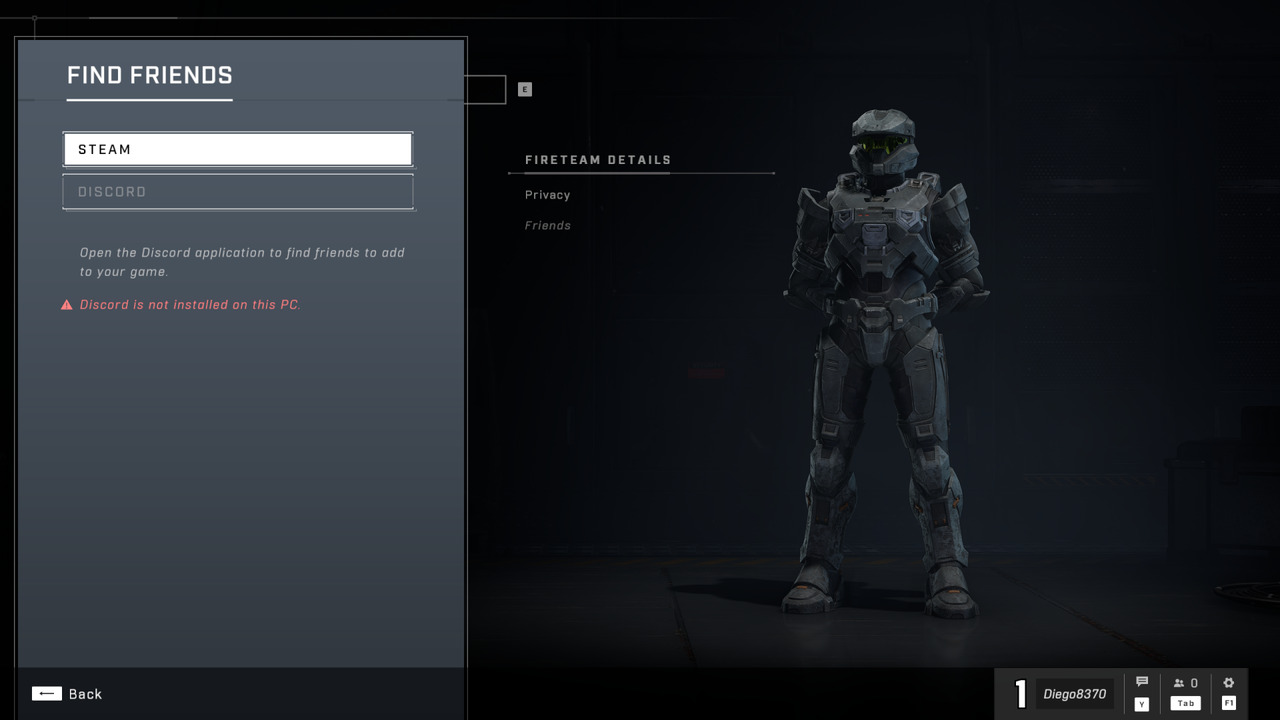Click the backspace arrow key icon
Viewport: 1280px width, 720px height.
46,693
